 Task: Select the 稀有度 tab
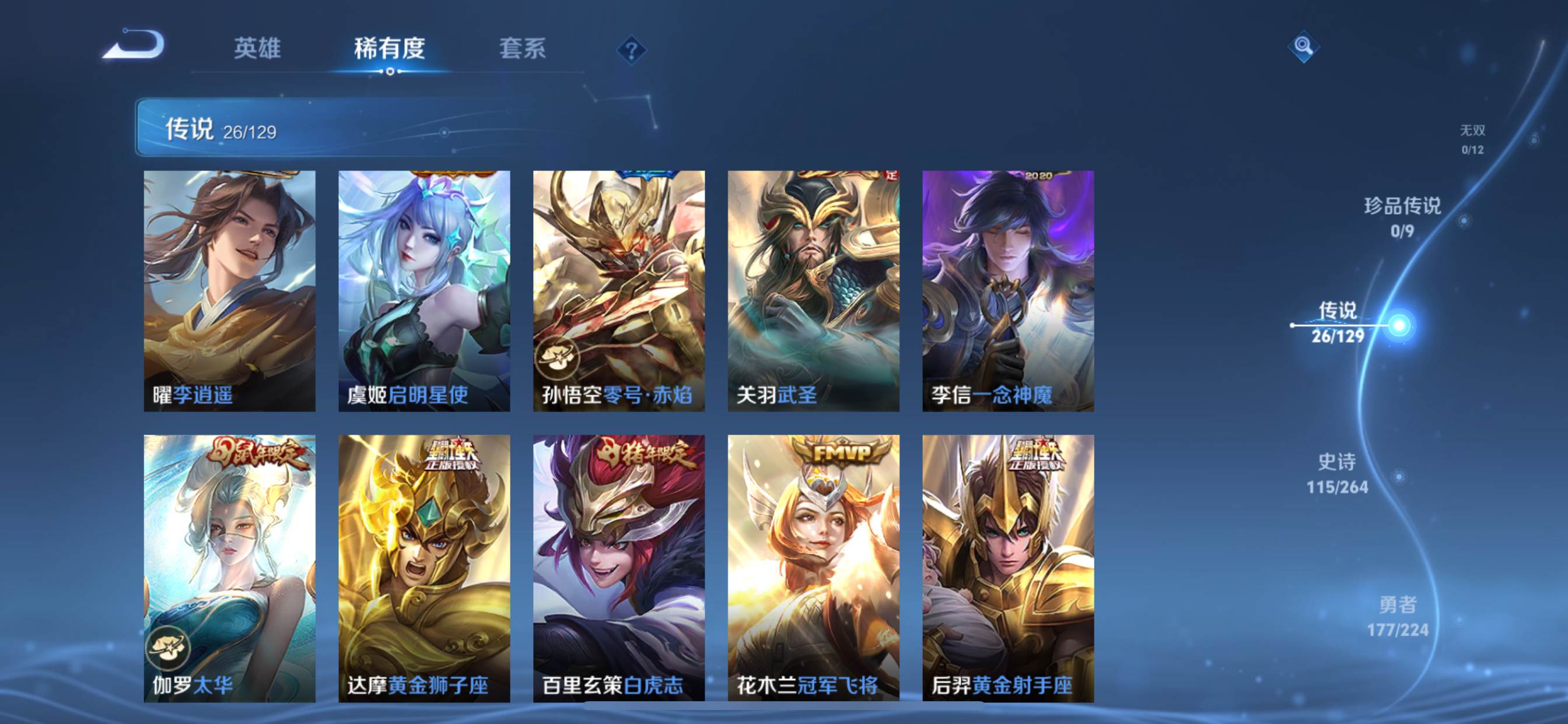[389, 48]
